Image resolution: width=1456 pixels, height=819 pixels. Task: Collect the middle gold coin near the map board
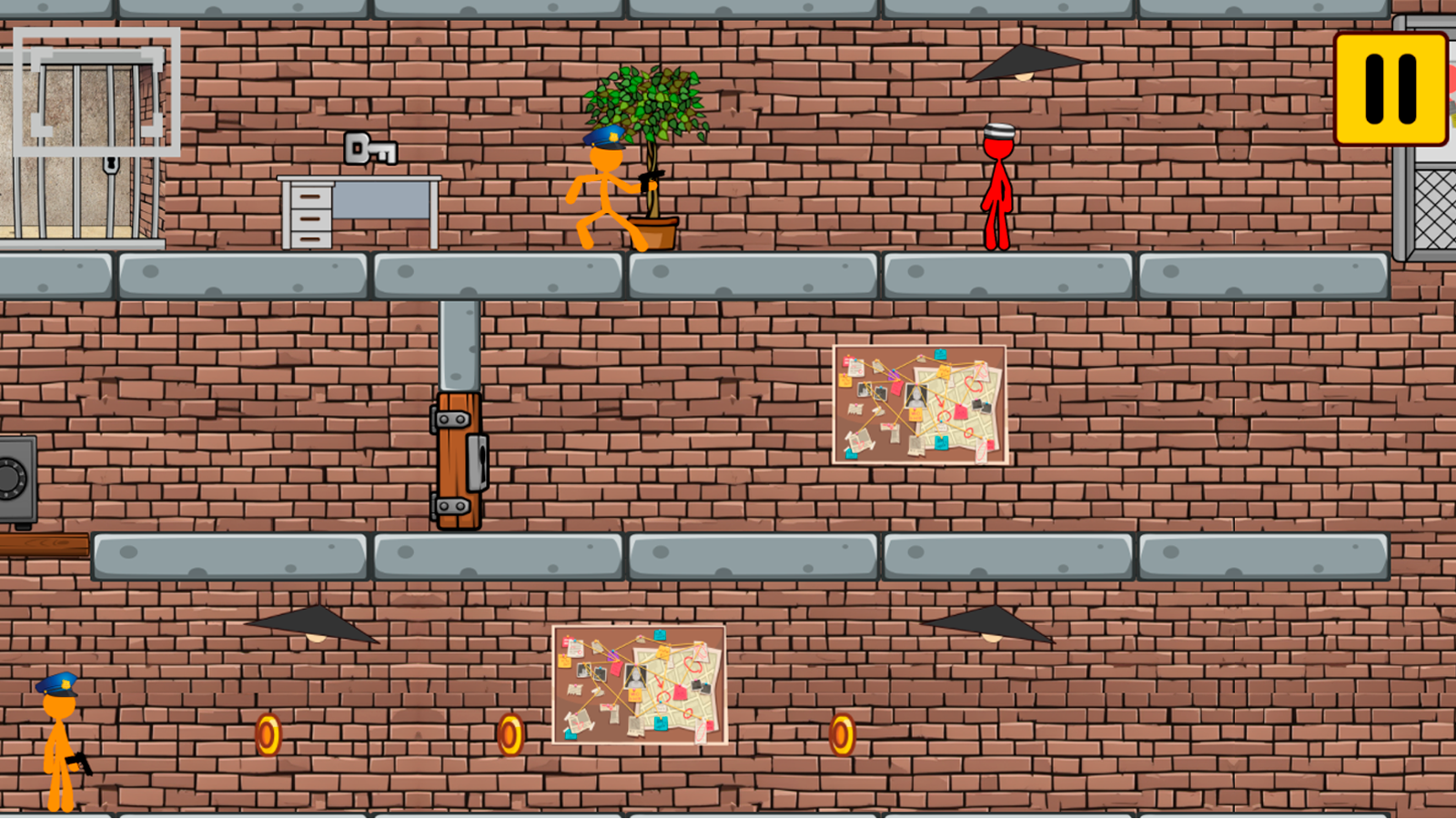pos(510,733)
